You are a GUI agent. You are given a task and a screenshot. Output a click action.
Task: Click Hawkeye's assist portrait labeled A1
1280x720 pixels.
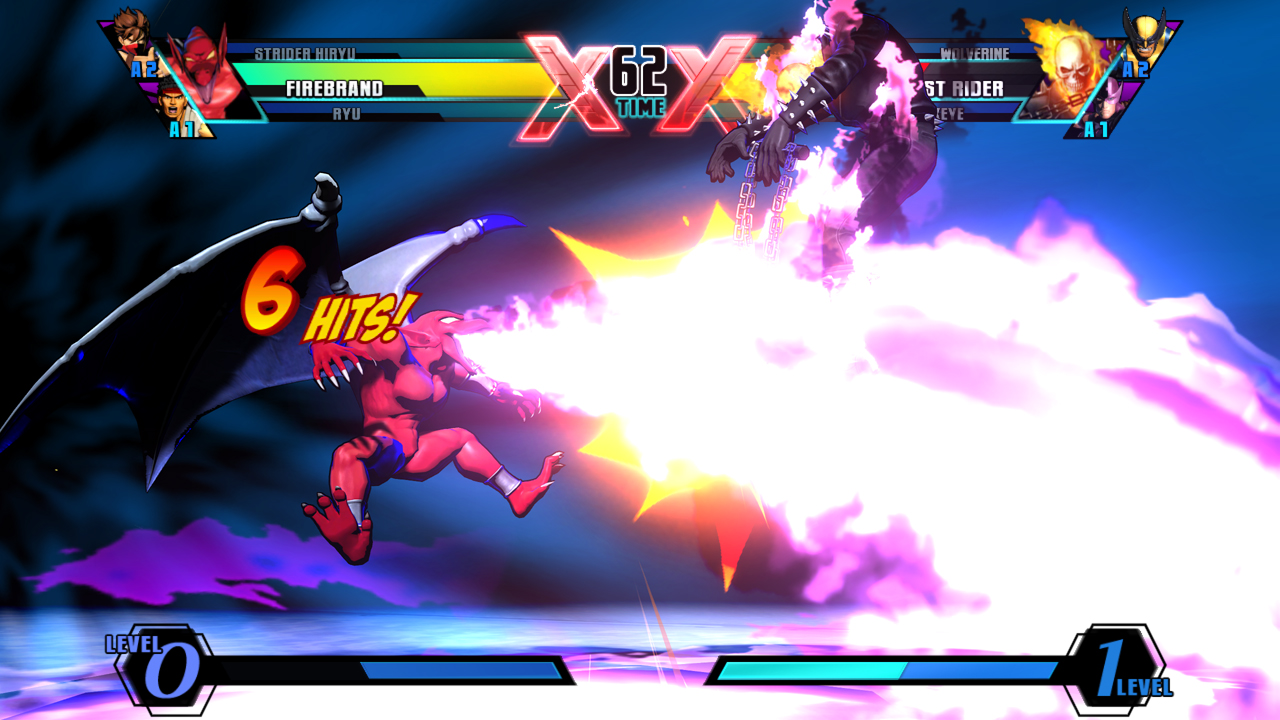(1107, 108)
